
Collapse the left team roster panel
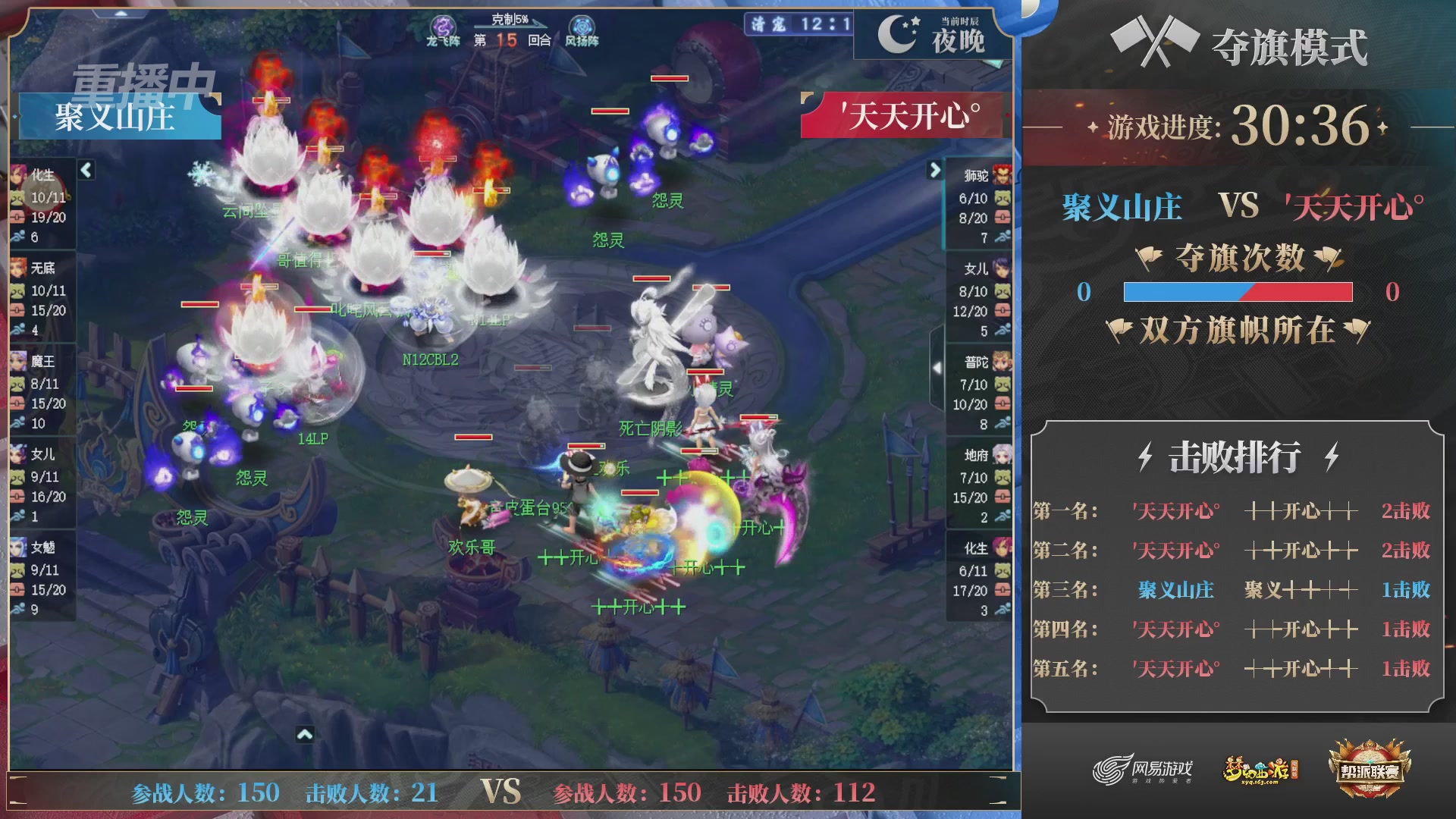point(85,171)
